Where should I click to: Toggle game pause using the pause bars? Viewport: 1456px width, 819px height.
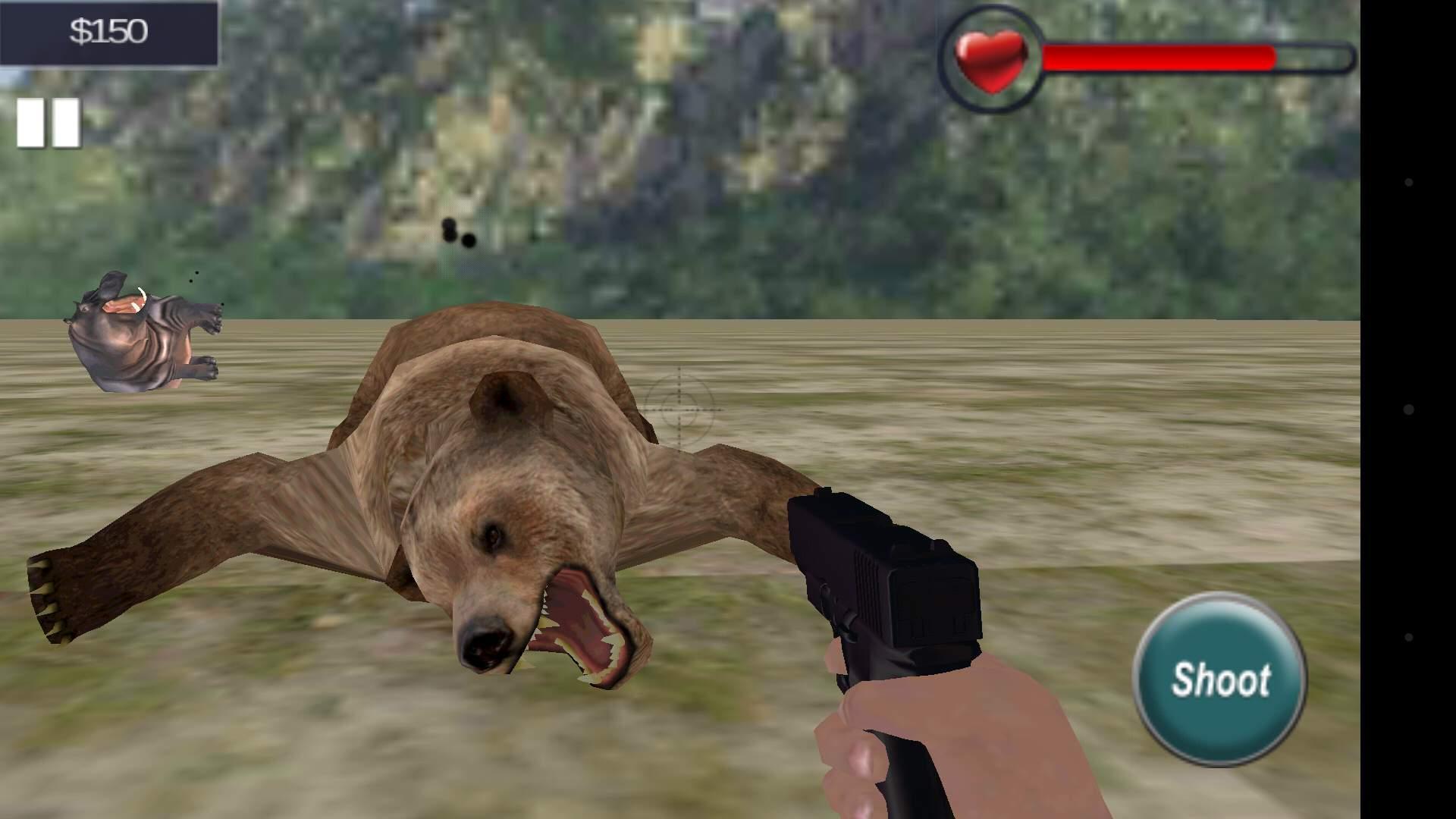click(47, 121)
